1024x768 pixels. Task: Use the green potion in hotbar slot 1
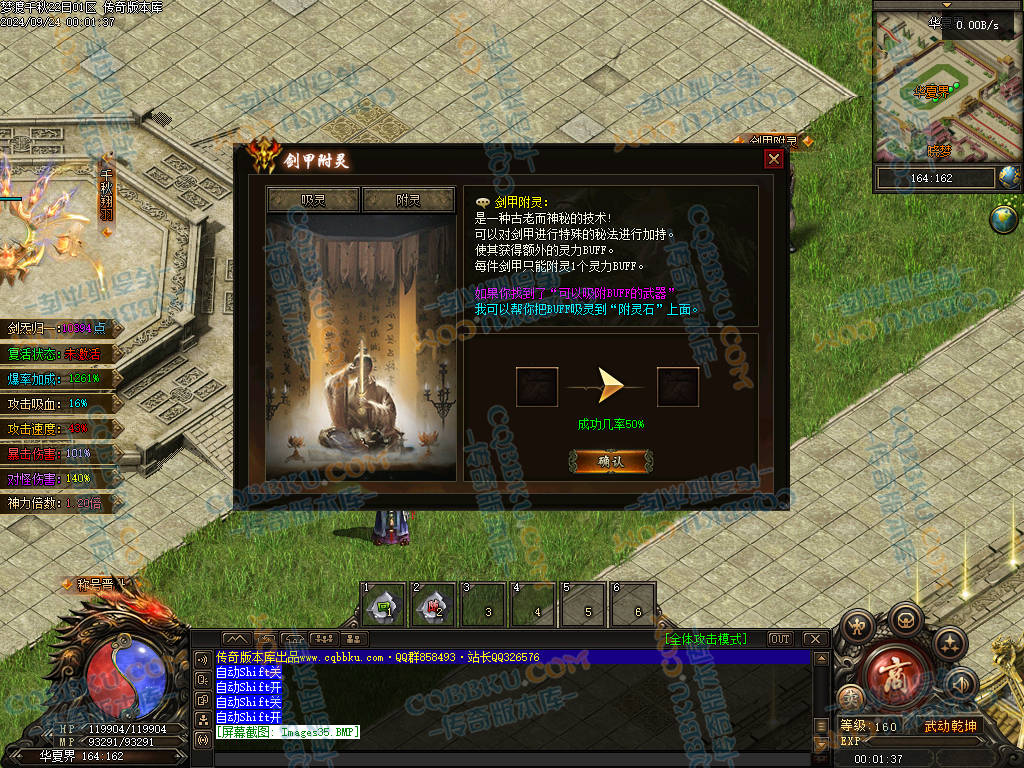(x=382, y=605)
